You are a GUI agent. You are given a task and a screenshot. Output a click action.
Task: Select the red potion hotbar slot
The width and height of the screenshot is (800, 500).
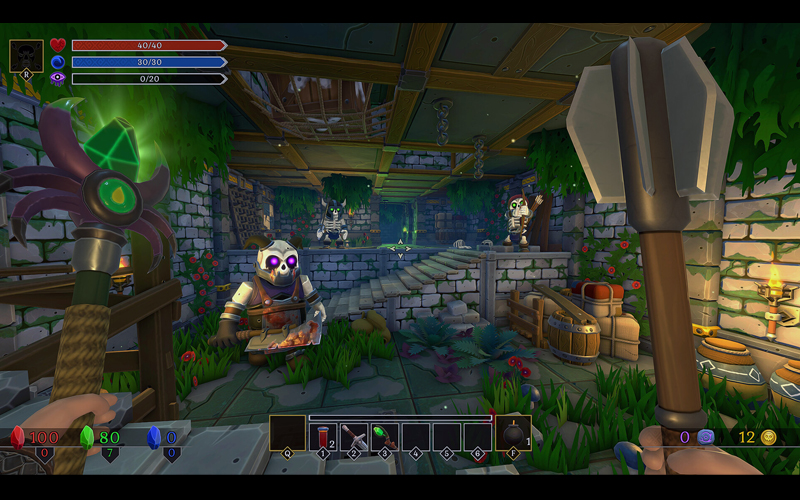[x=323, y=436]
